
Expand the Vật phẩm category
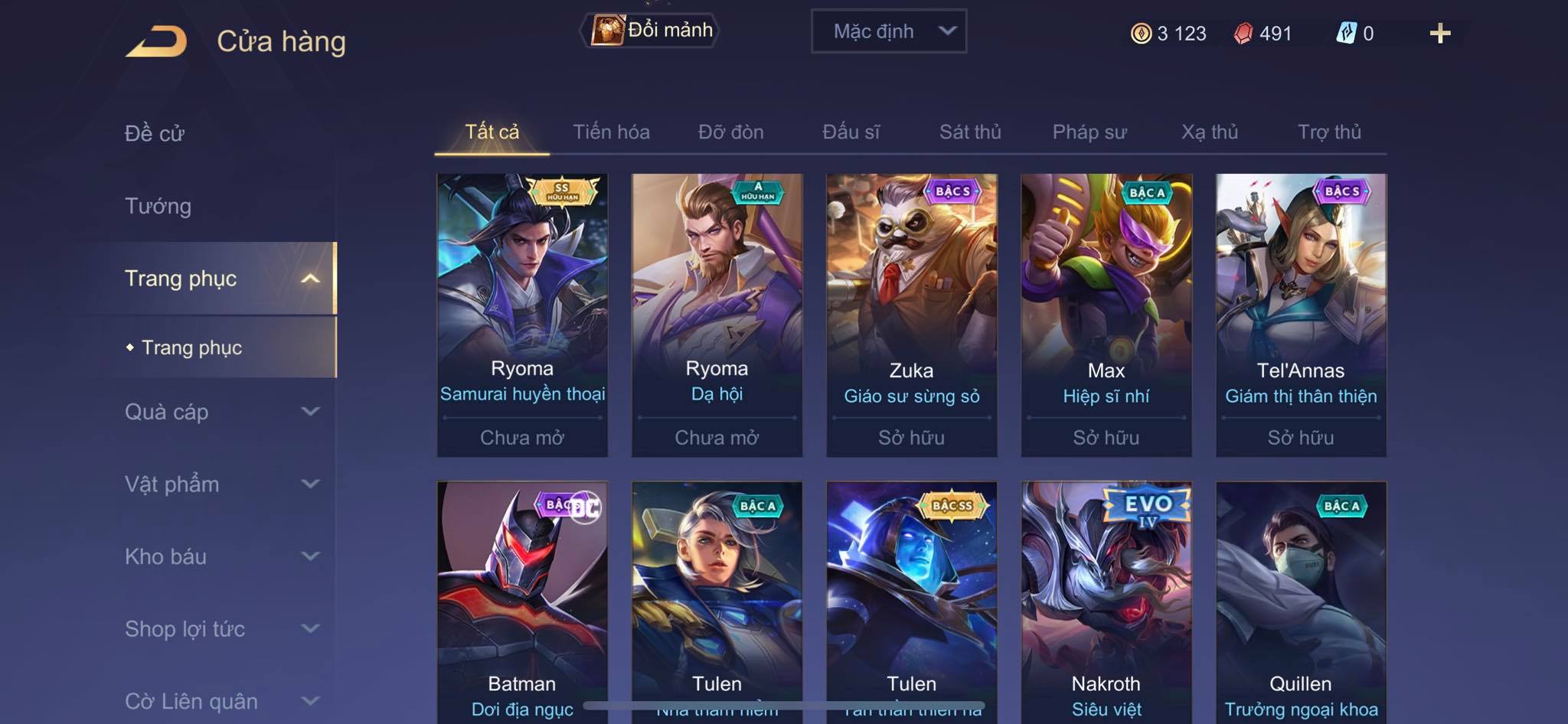[x=220, y=484]
